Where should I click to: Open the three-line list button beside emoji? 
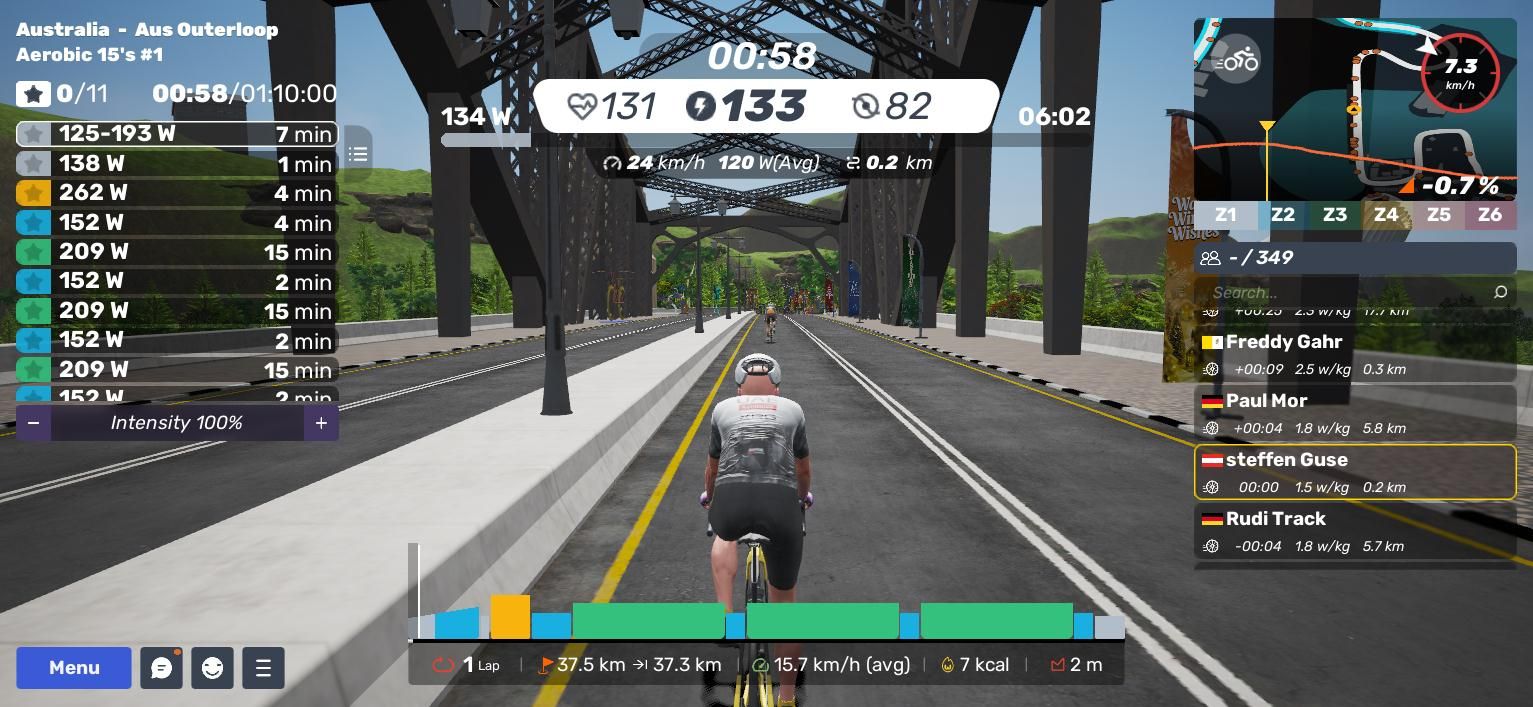point(263,668)
